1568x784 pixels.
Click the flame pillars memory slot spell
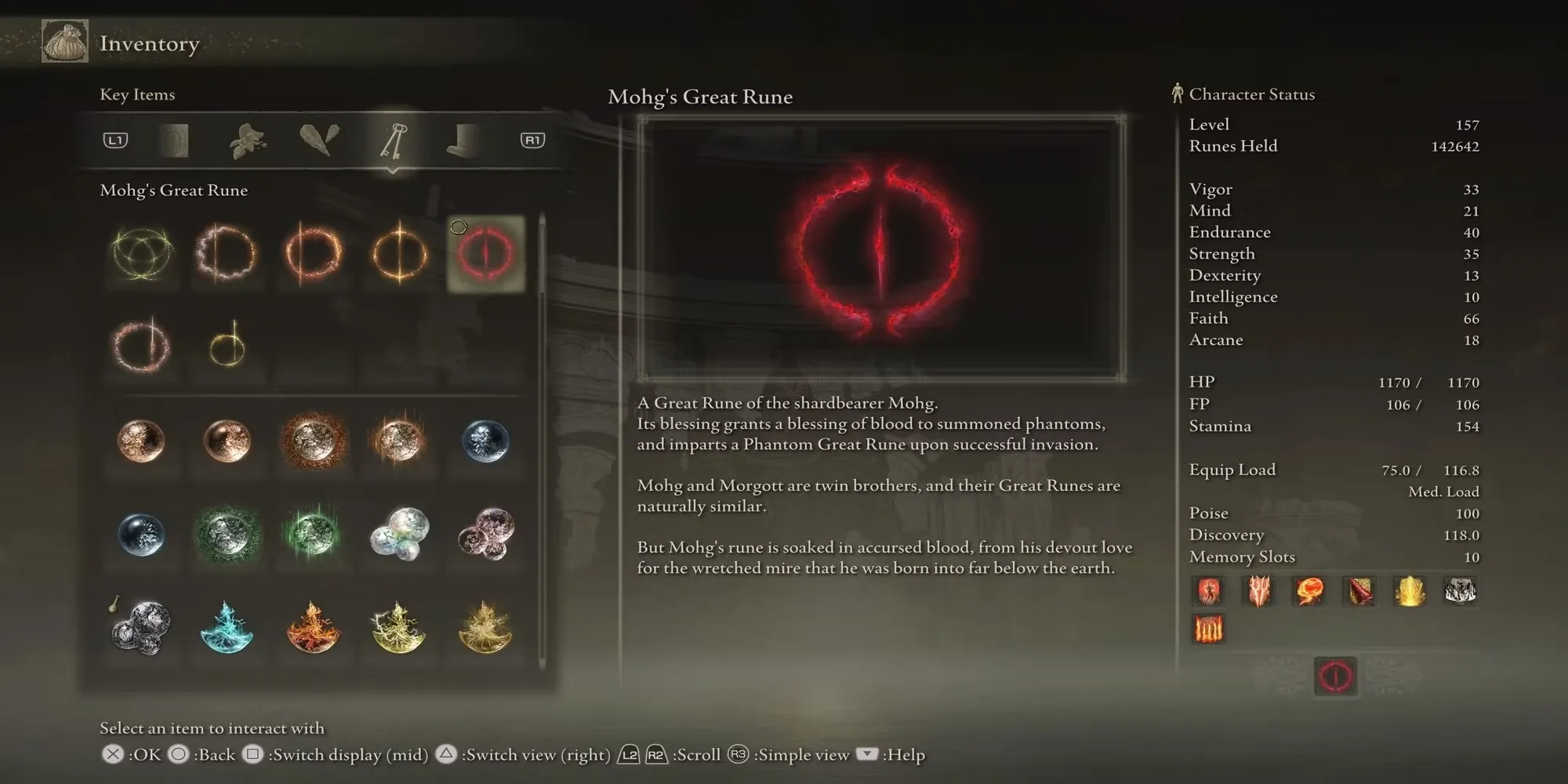point(1208,630)
